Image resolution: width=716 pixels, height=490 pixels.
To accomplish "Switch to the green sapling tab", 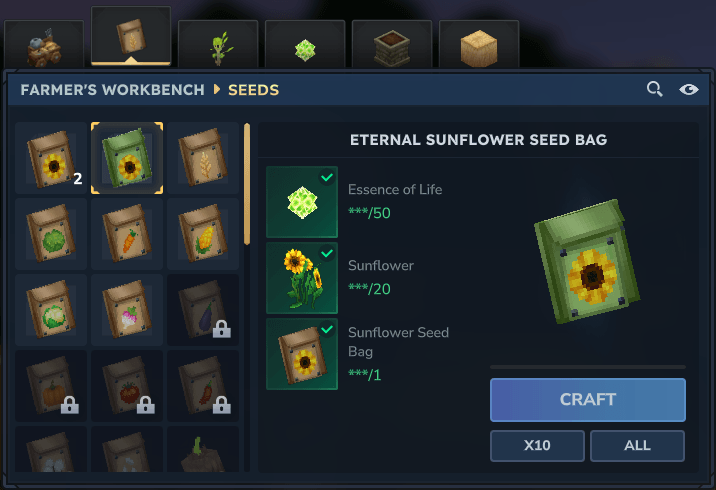I will click(x=218, y=46).
